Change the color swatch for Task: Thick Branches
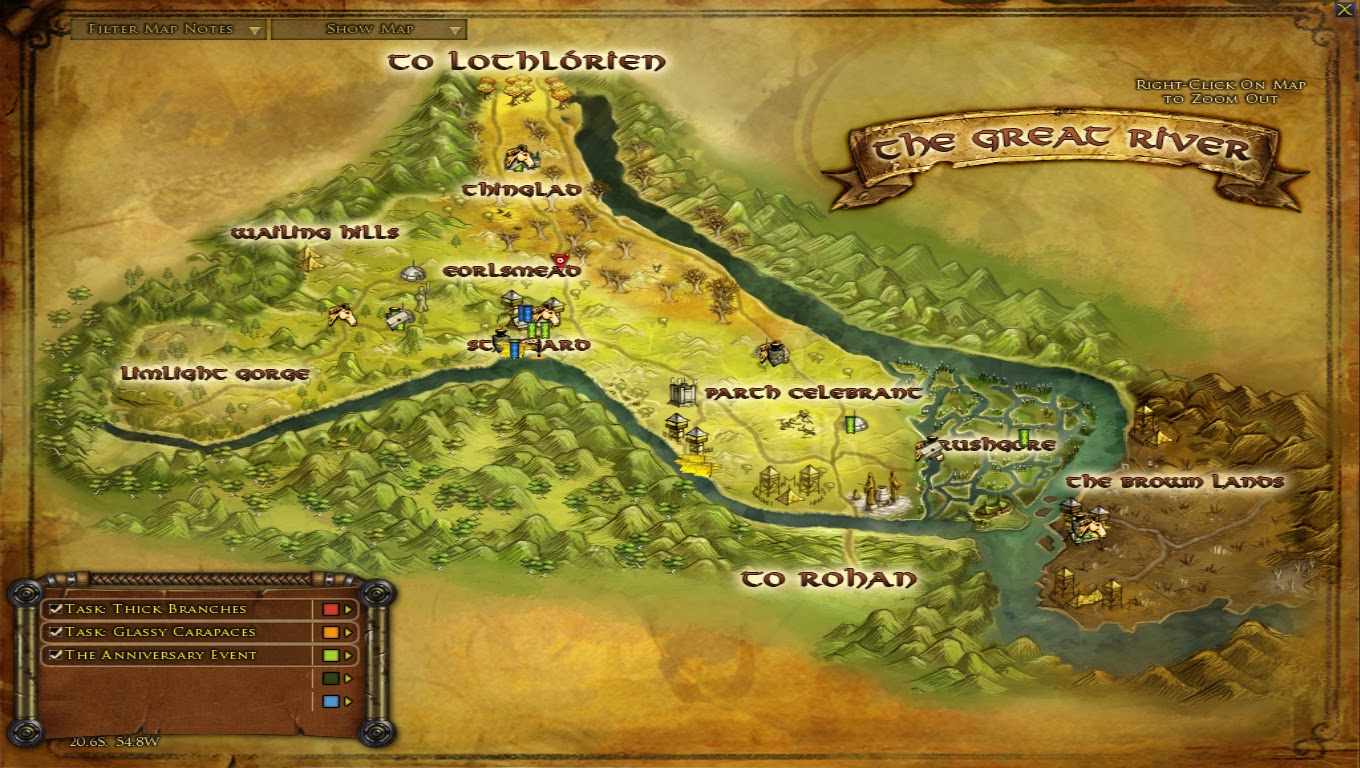 click(x=330, y=609)
